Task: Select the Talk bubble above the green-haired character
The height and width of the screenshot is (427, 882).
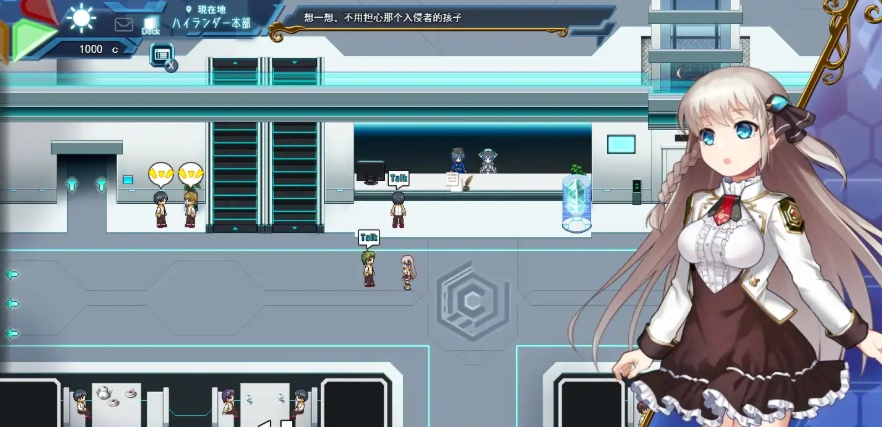Action: click(x=369, y=238)
